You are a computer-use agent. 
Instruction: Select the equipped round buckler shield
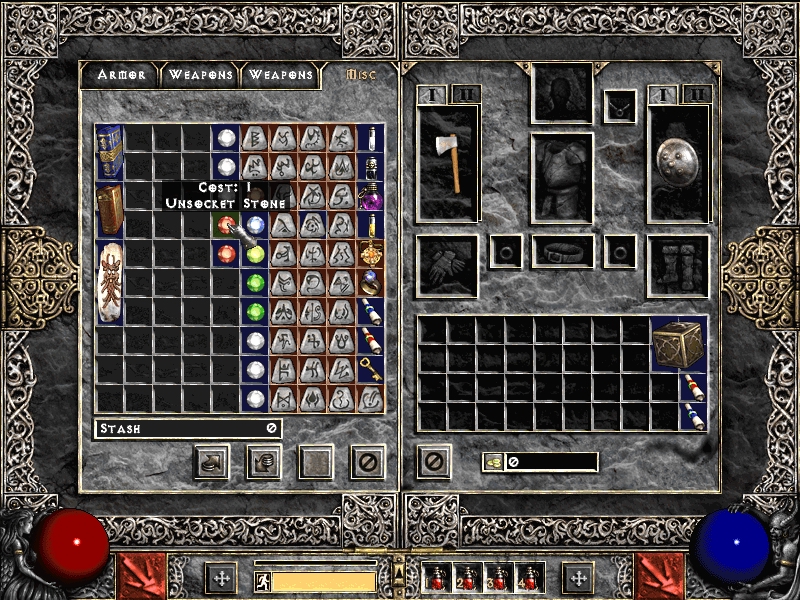(679, 162)
